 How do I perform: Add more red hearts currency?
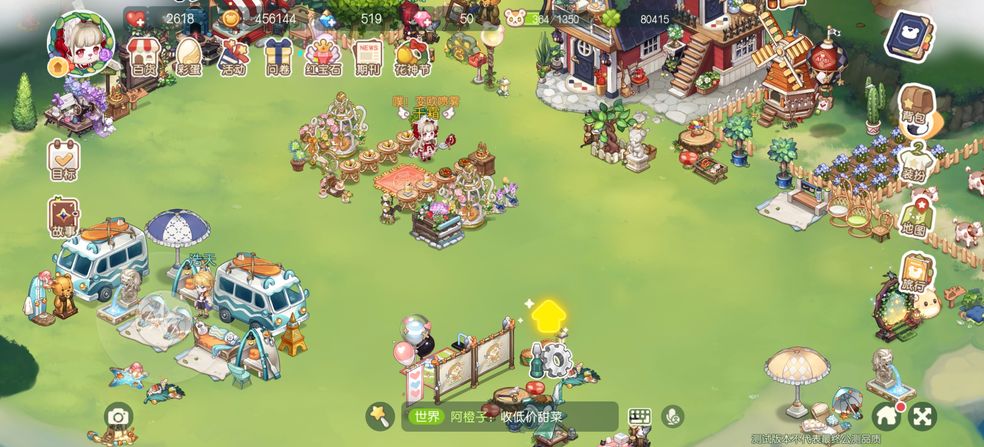[x=136, y=18]
